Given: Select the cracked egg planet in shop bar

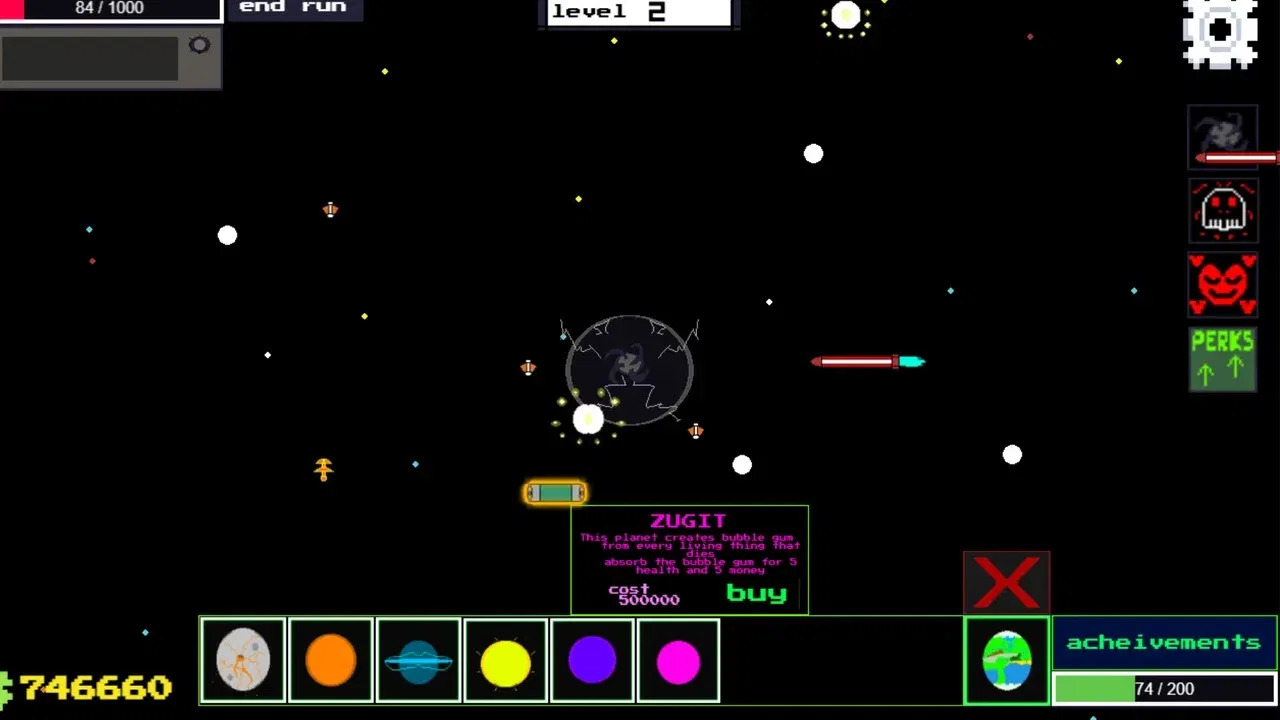Looking at the screenshot, I should (x=243, y=660).
